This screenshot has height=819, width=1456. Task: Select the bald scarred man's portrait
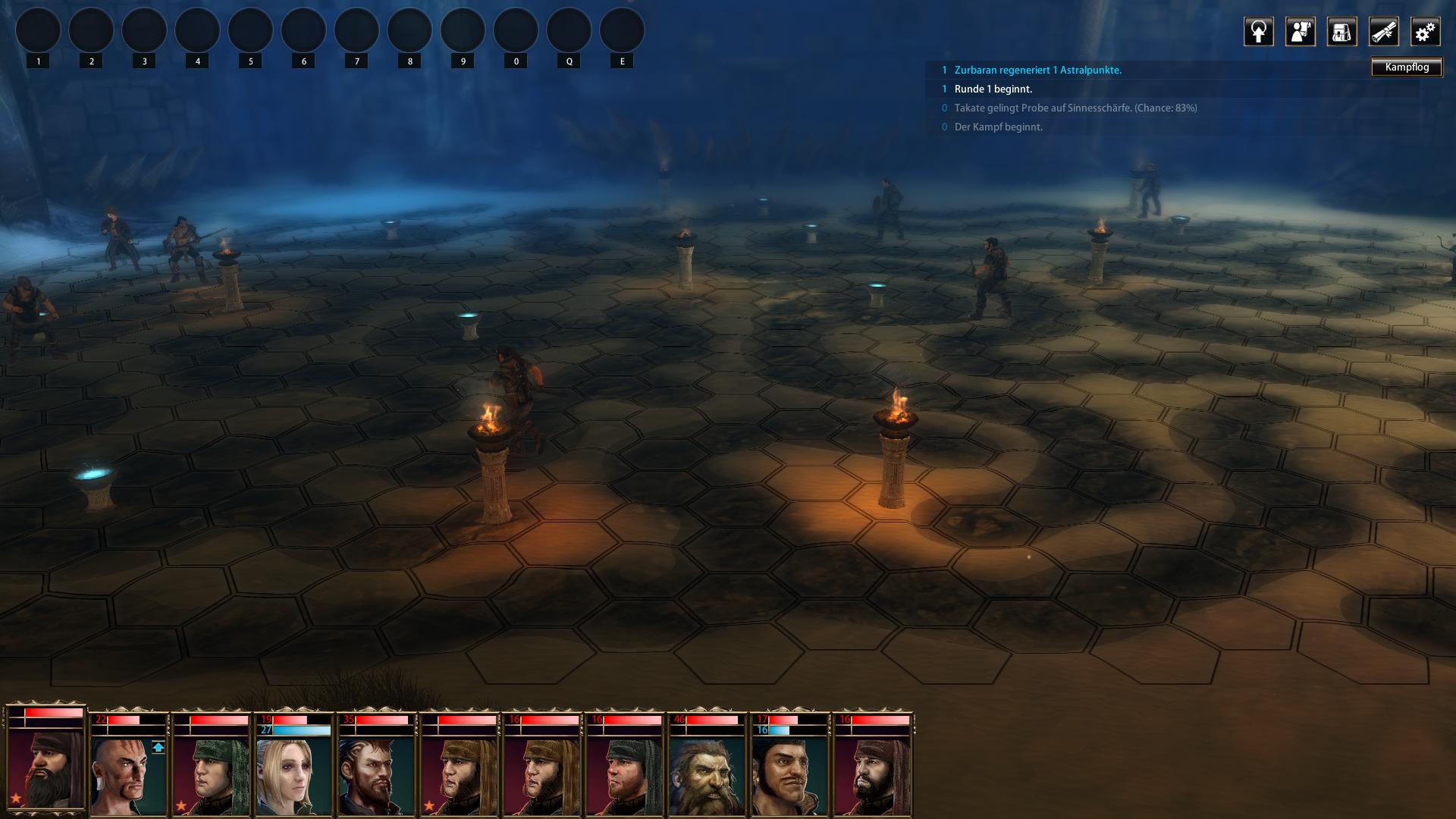(128, 773)
